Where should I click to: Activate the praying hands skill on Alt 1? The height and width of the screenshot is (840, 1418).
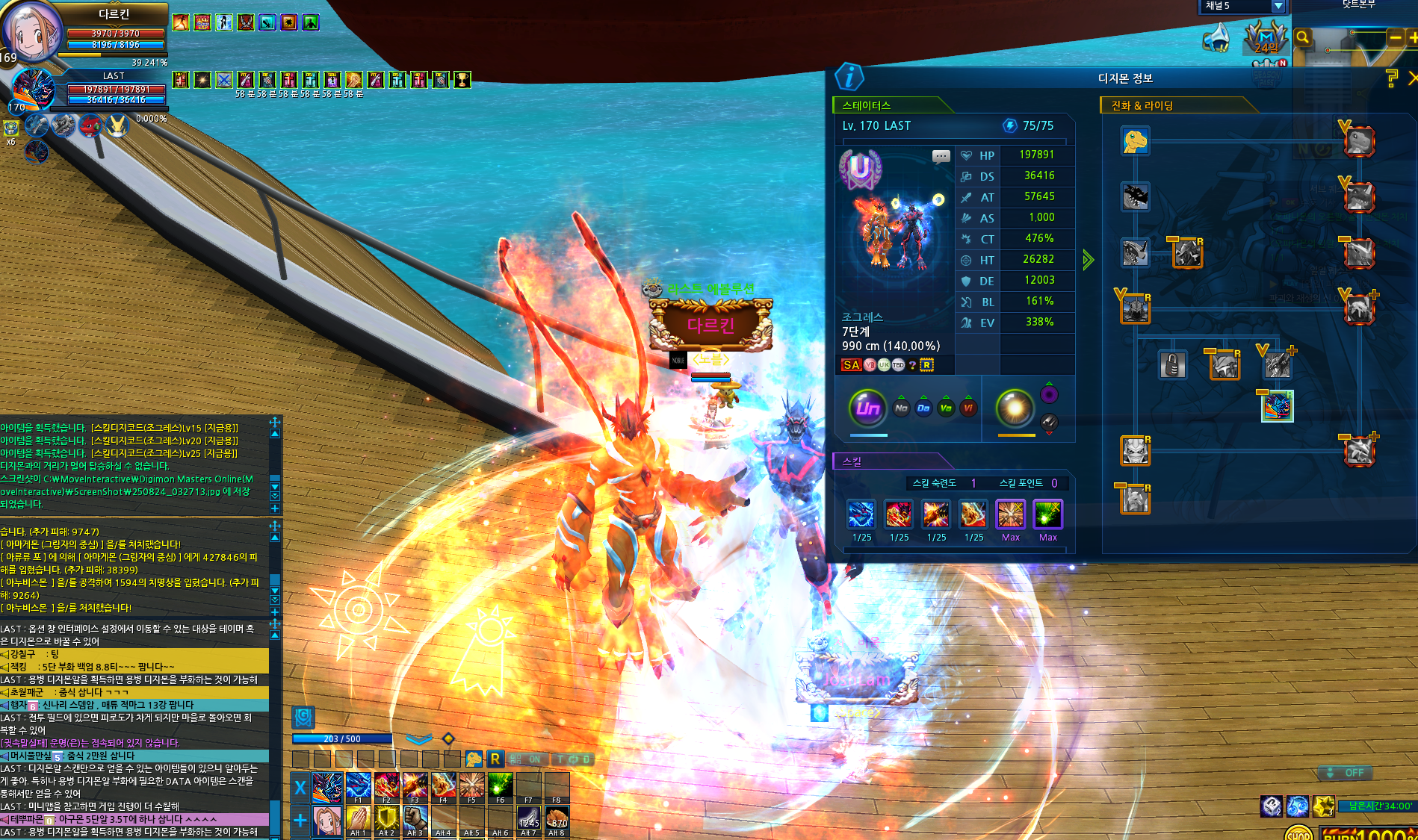[x=358, y=818]
